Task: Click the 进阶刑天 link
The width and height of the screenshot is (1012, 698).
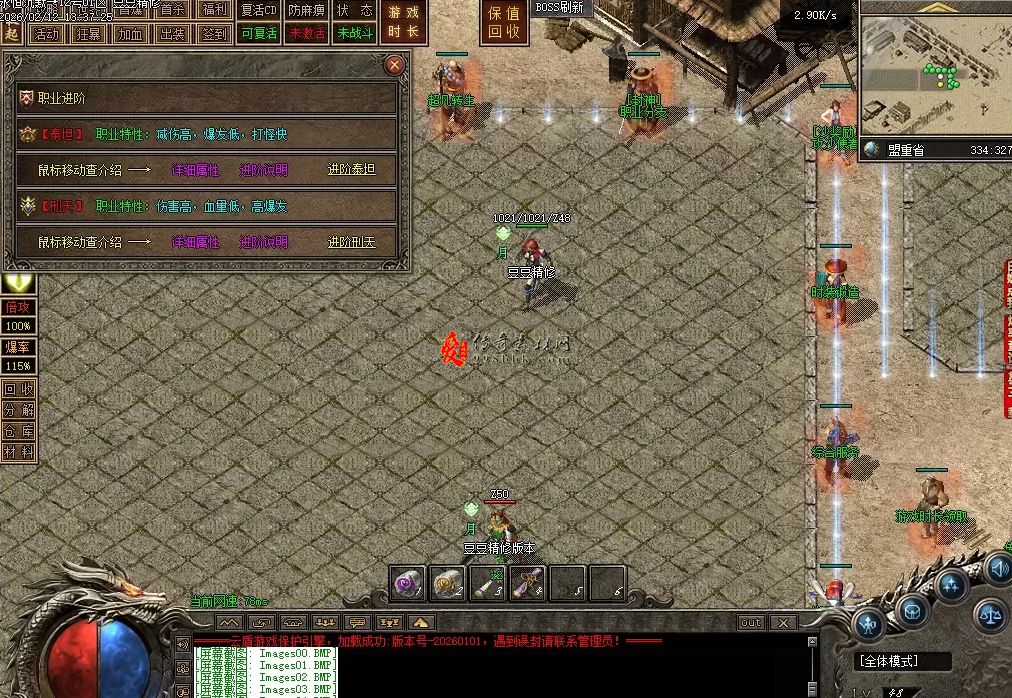Action: (351, 242)
